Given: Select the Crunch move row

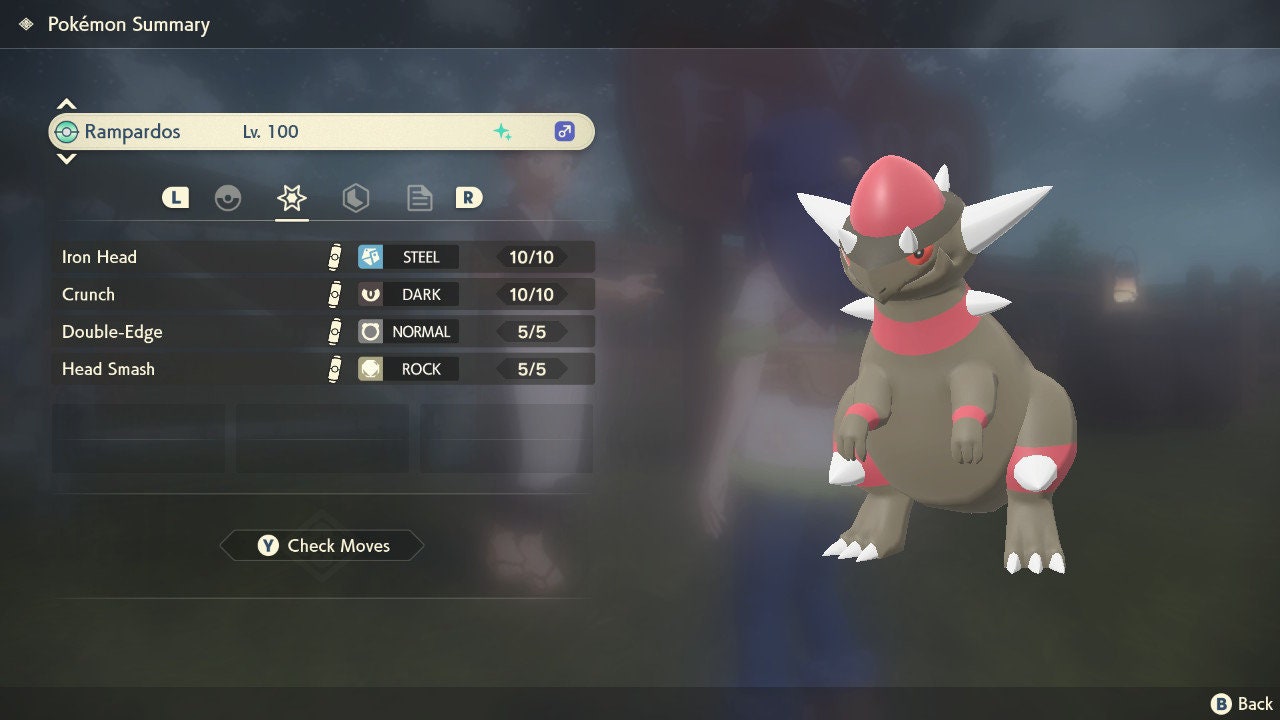Looking at the screenshot, I should [x=322, y=294].
